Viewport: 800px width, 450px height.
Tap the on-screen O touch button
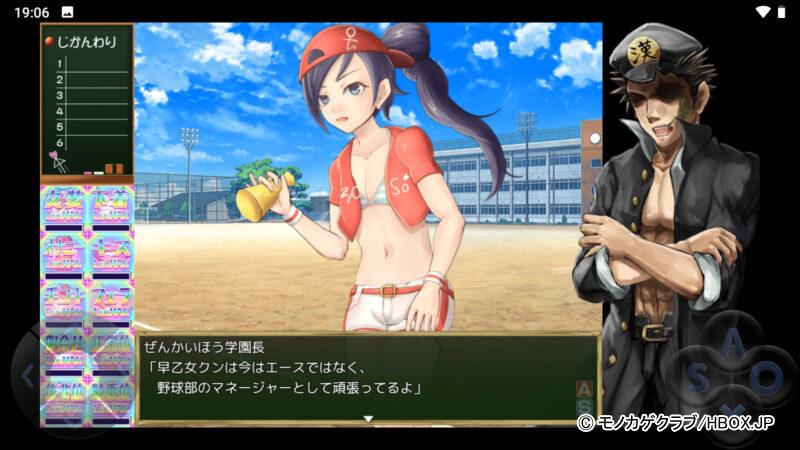(767, 378)
